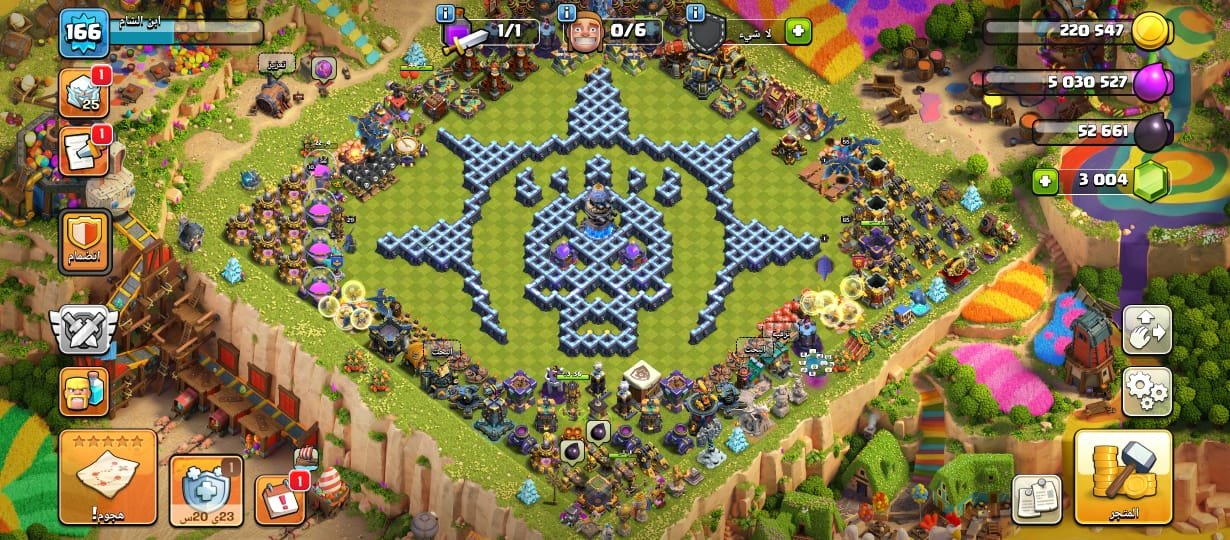Open the settings gears button
This screenshot has height=540, width=1230.
(1147, 391)
